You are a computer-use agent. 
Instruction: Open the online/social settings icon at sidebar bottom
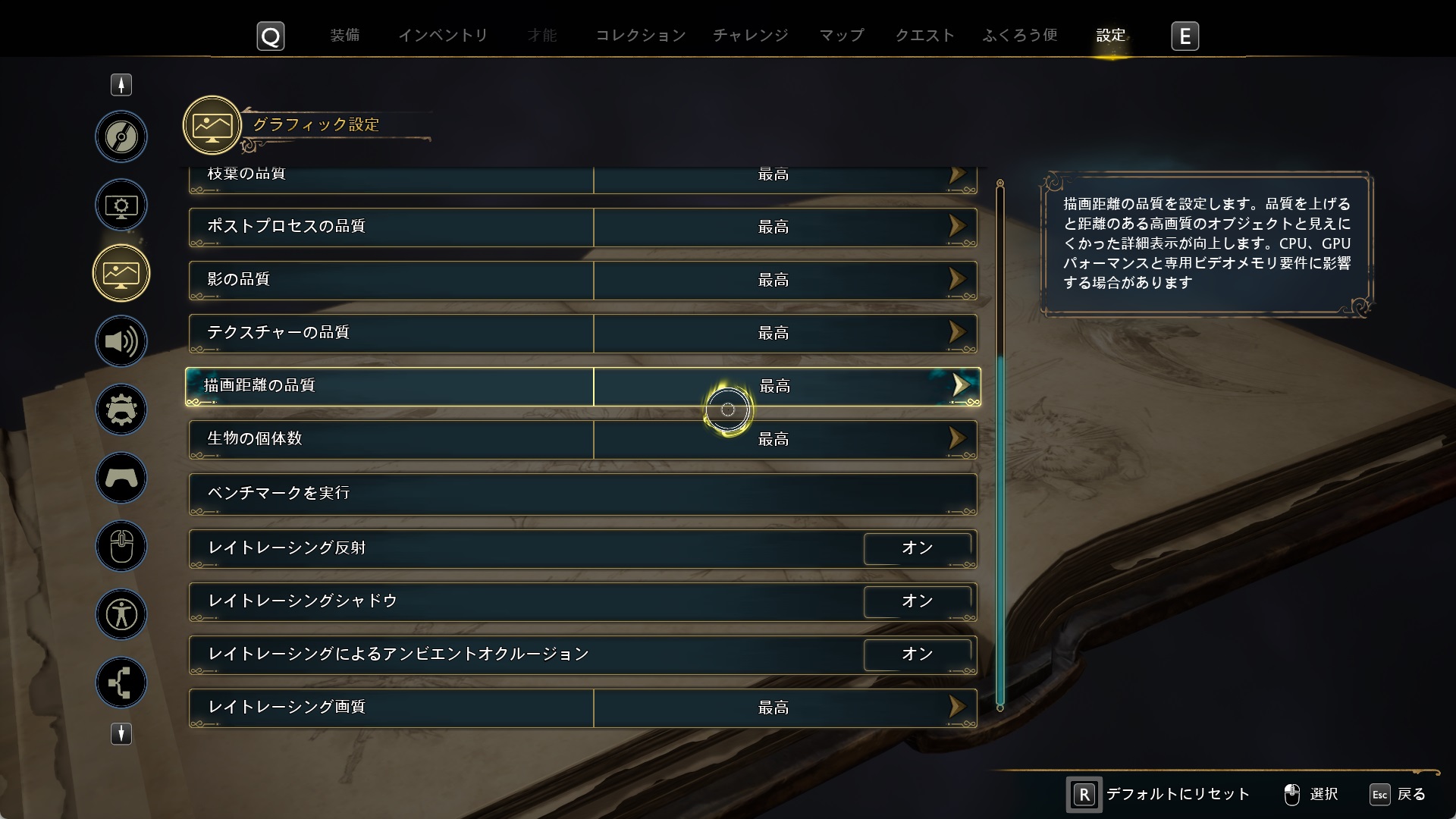(x=121, y=682)
